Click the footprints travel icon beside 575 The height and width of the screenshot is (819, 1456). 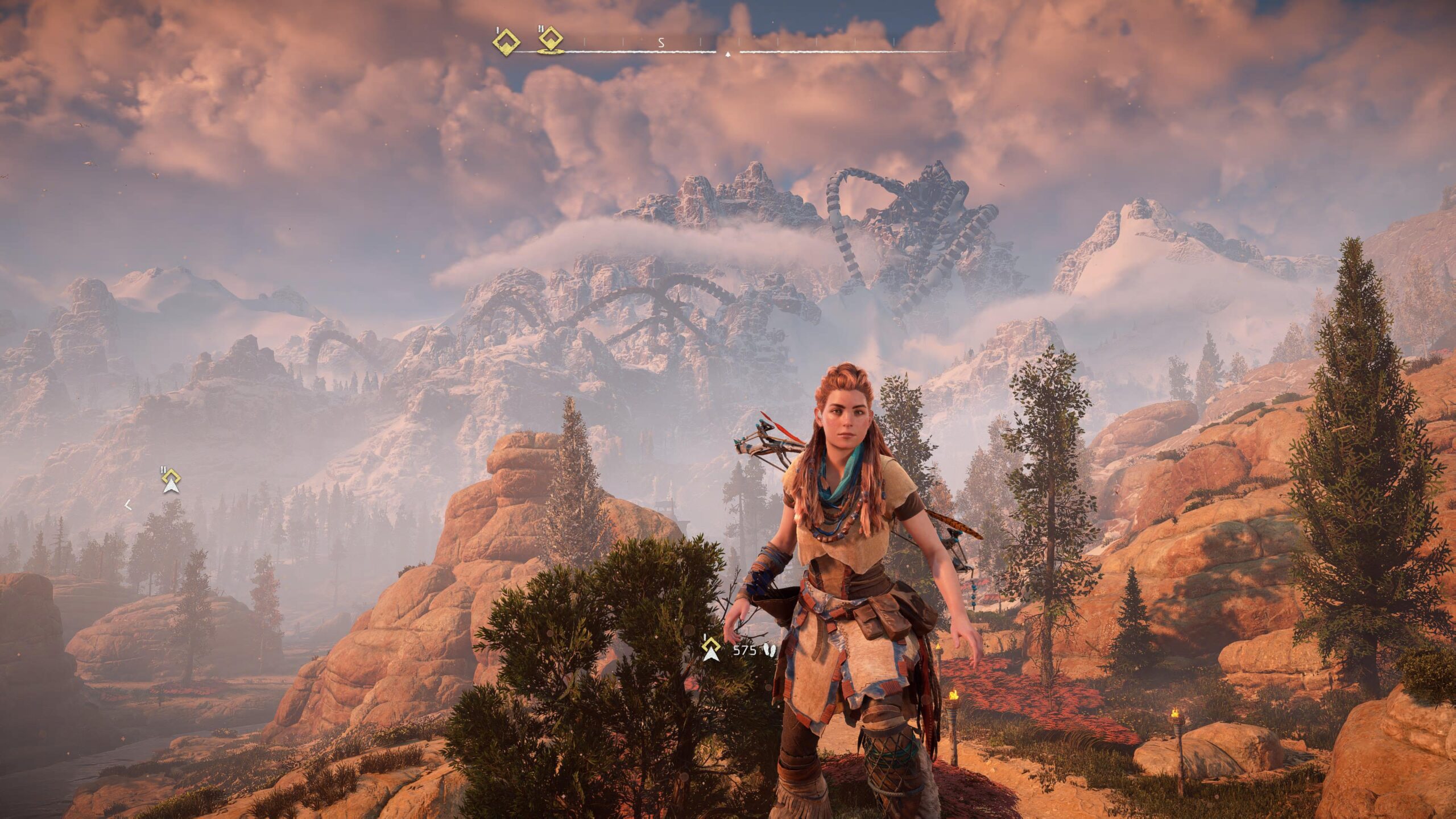[x=769, y=650]
